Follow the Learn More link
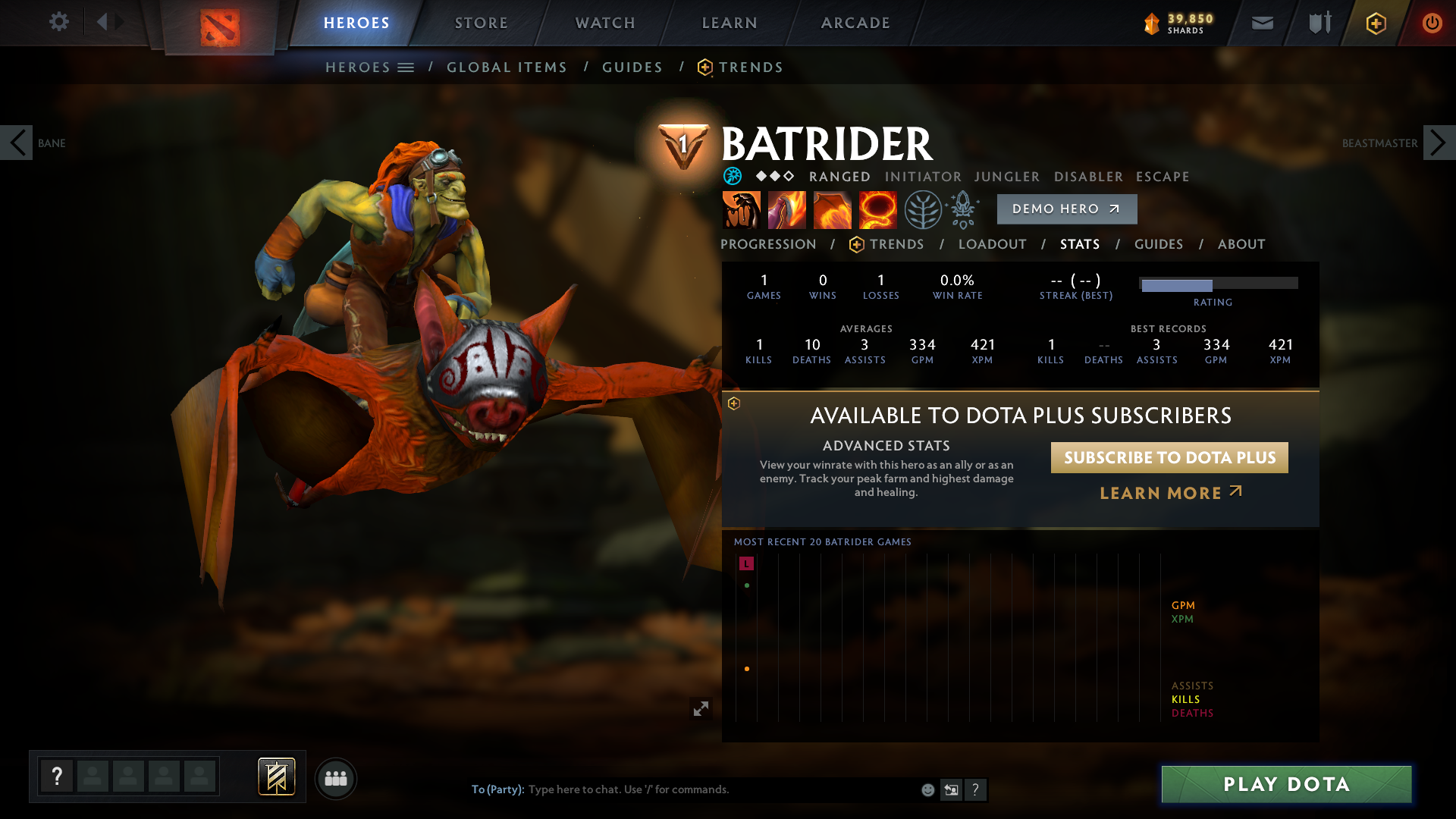 pyautogui.click(x=1170, y=493)
